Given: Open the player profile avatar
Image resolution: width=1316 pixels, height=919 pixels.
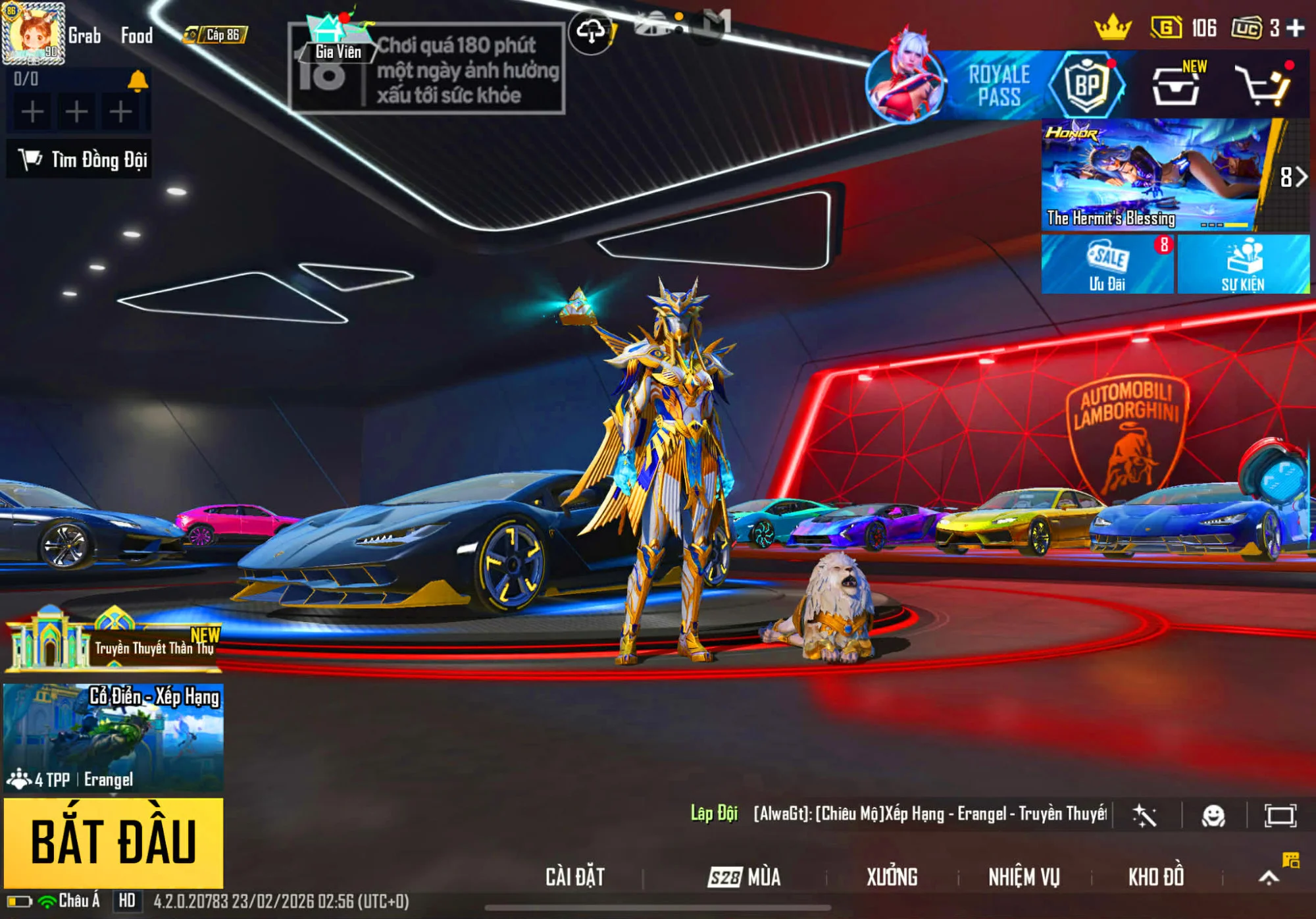Looking at the screenshot, I should tap(33, 33).
